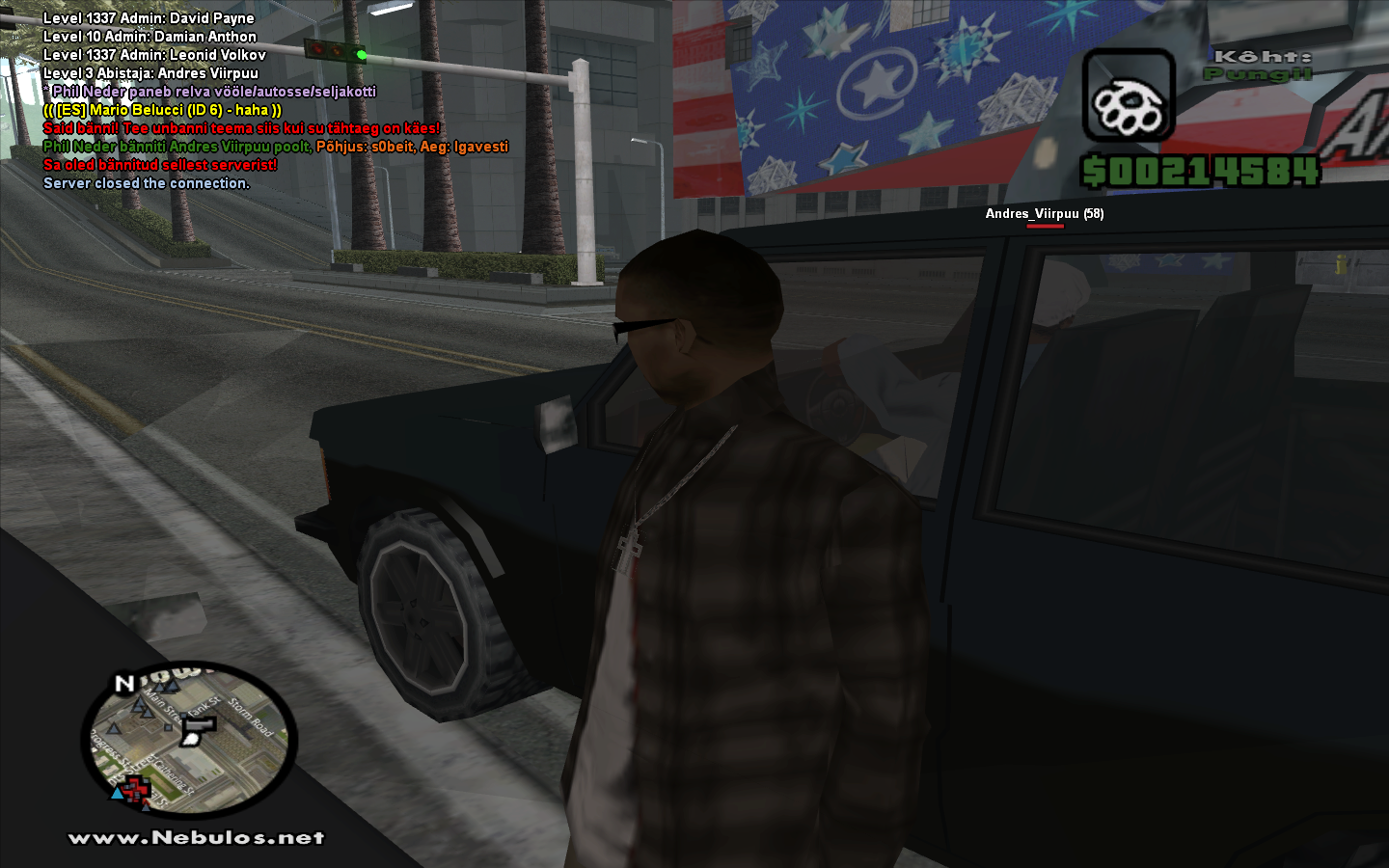Open the circular radar minimap
This screenshot has width=1389, height=868.
coord(189,738)
